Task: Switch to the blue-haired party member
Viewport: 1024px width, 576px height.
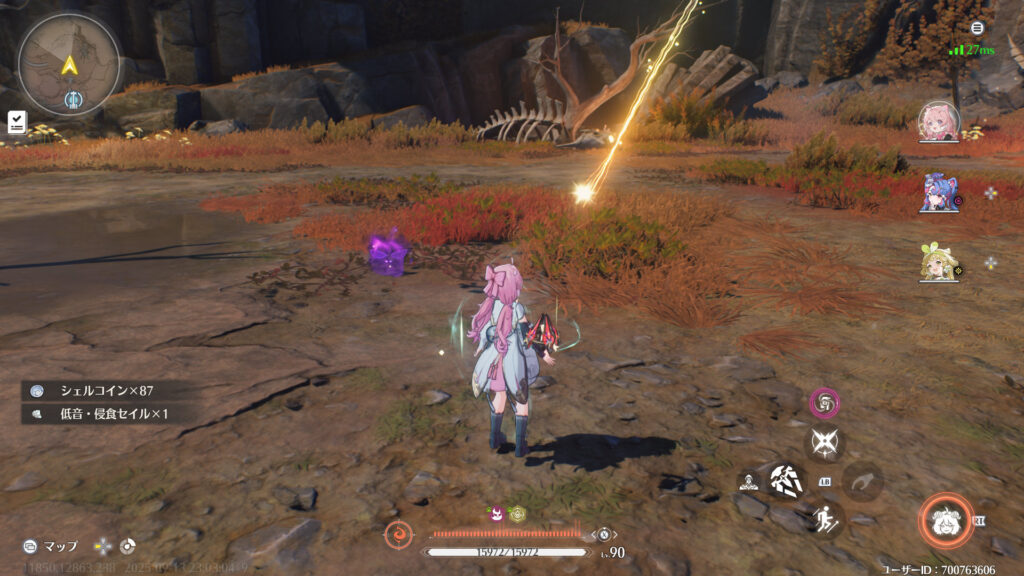Action: point(939,192)
